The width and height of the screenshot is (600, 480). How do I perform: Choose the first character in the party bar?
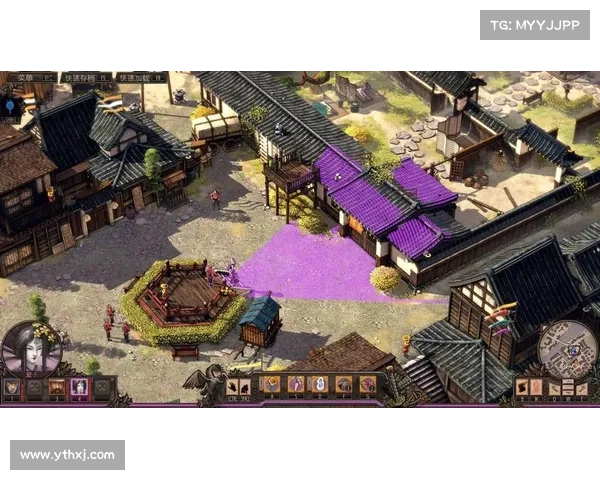(13, 388)
